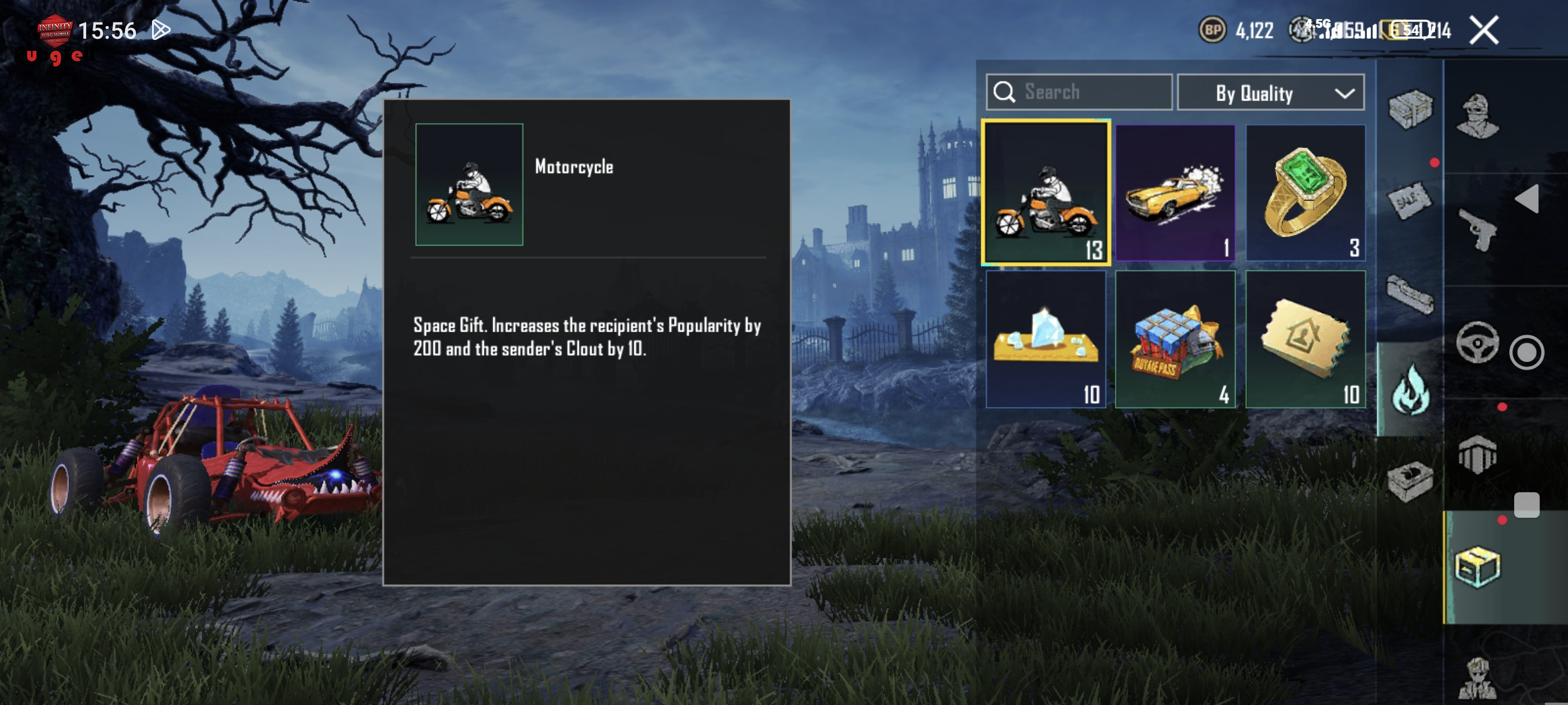The height and width of the screenshot is (705, 1568).
Task: Tap the Android home circle button
Action: coord(1526,352)
